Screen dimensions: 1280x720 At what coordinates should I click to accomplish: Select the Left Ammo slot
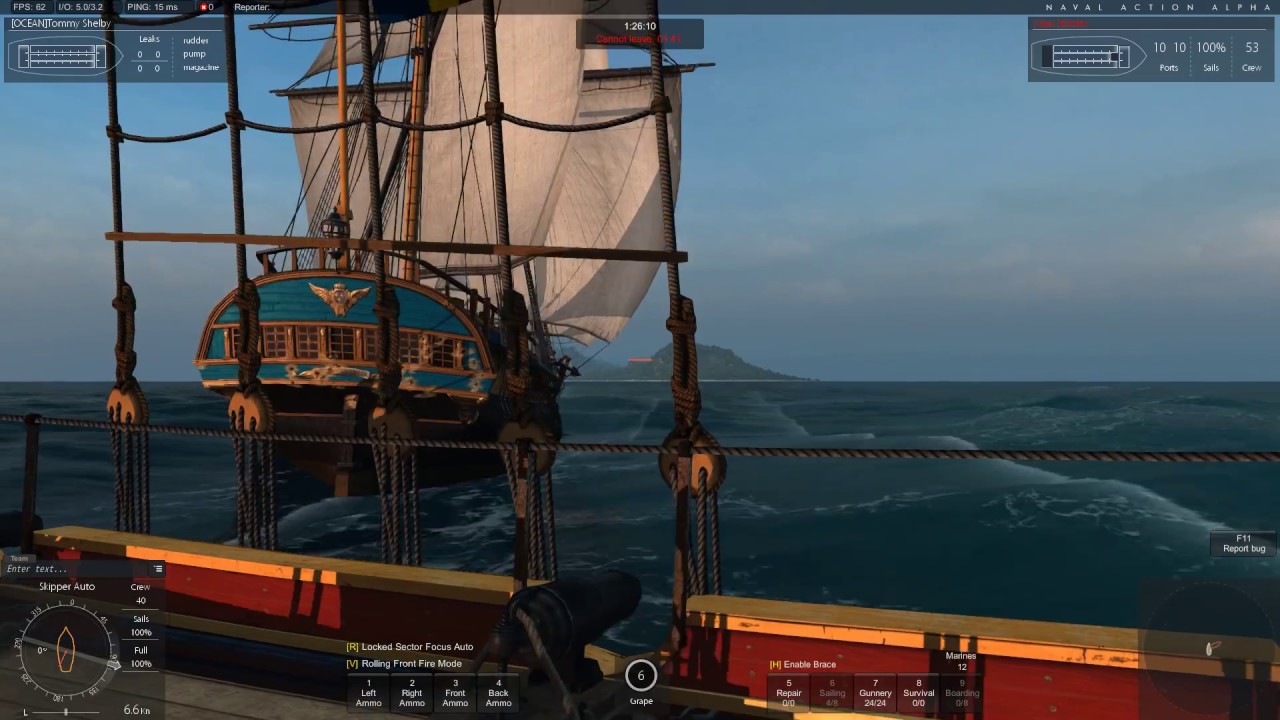pyautogui.click(x=368, y=693)
